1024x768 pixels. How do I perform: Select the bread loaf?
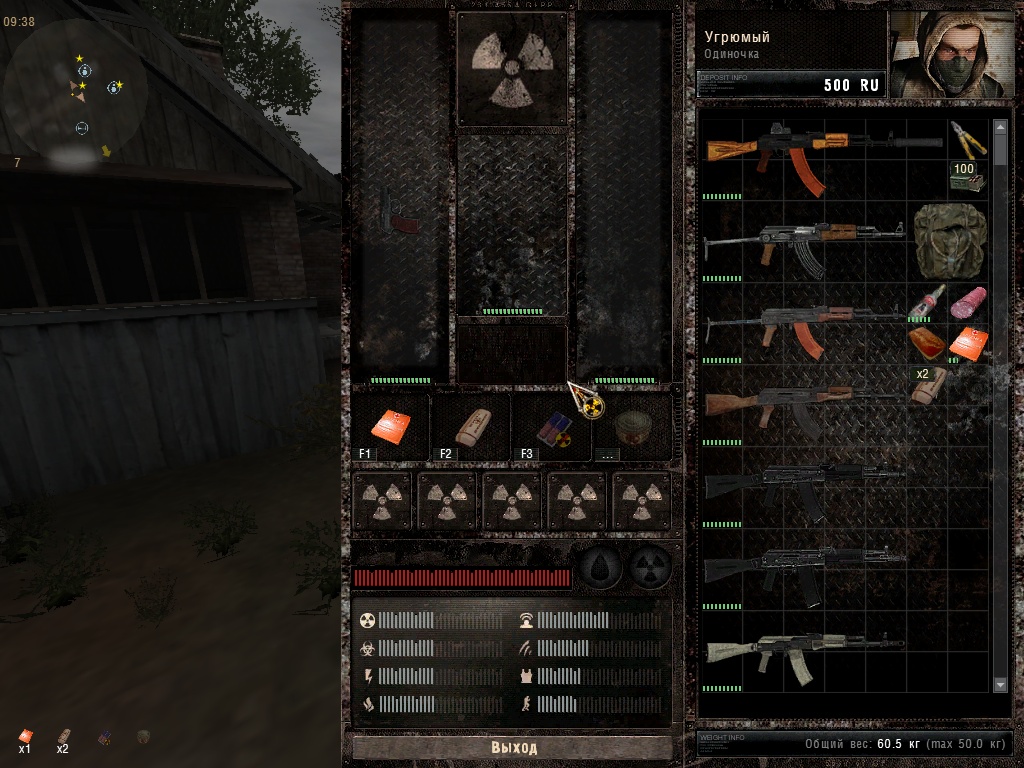point(925,342)
